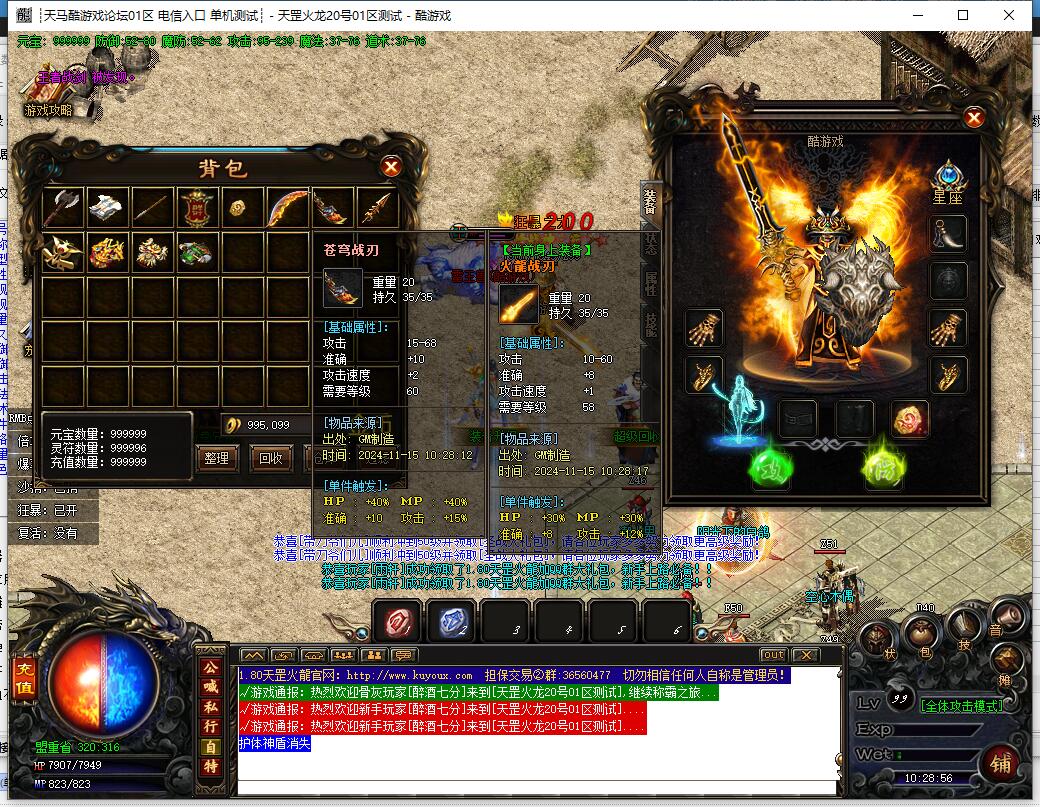Viewport: 1040px width, 807px height.
Task: Select the gold coin item slot
Action: point(243,207)
